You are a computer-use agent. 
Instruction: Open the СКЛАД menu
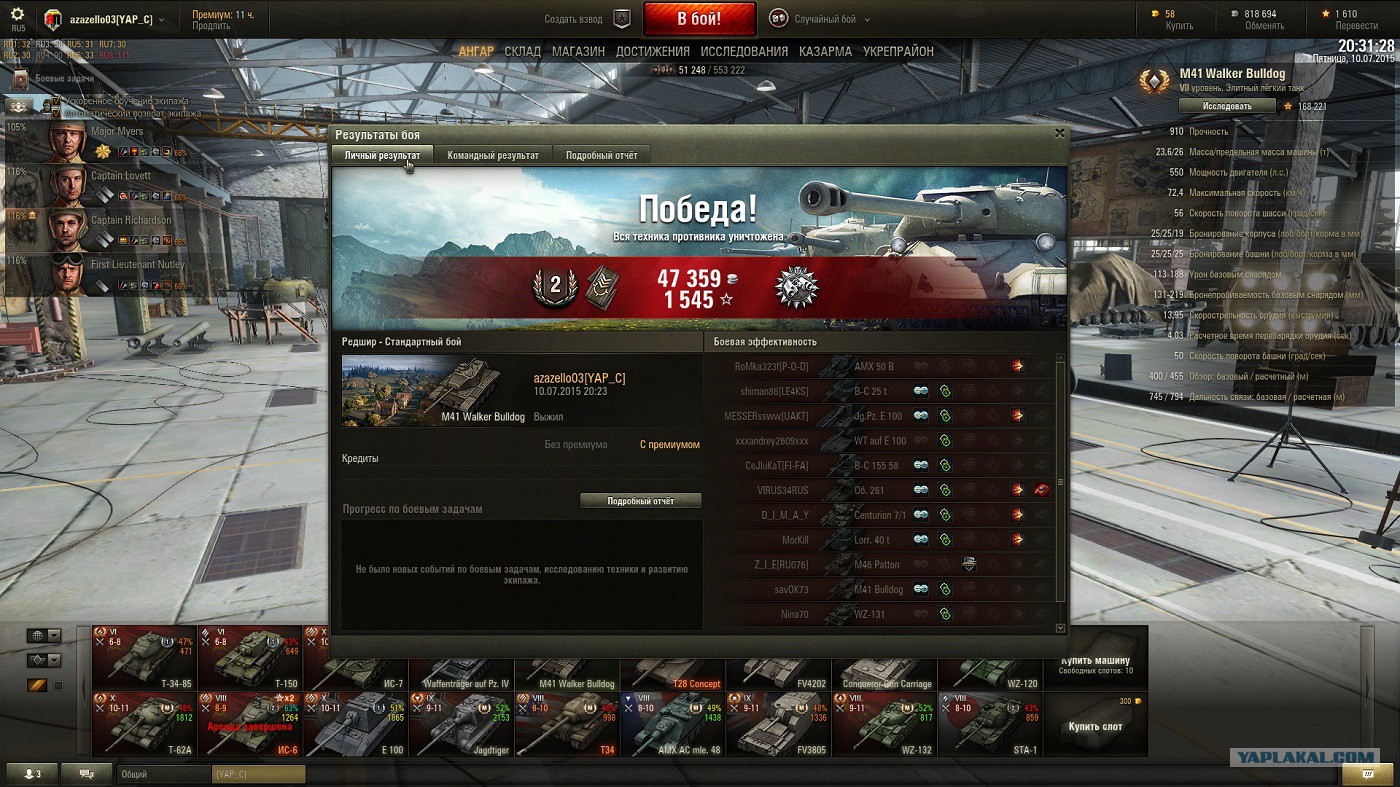pos(522,51)
